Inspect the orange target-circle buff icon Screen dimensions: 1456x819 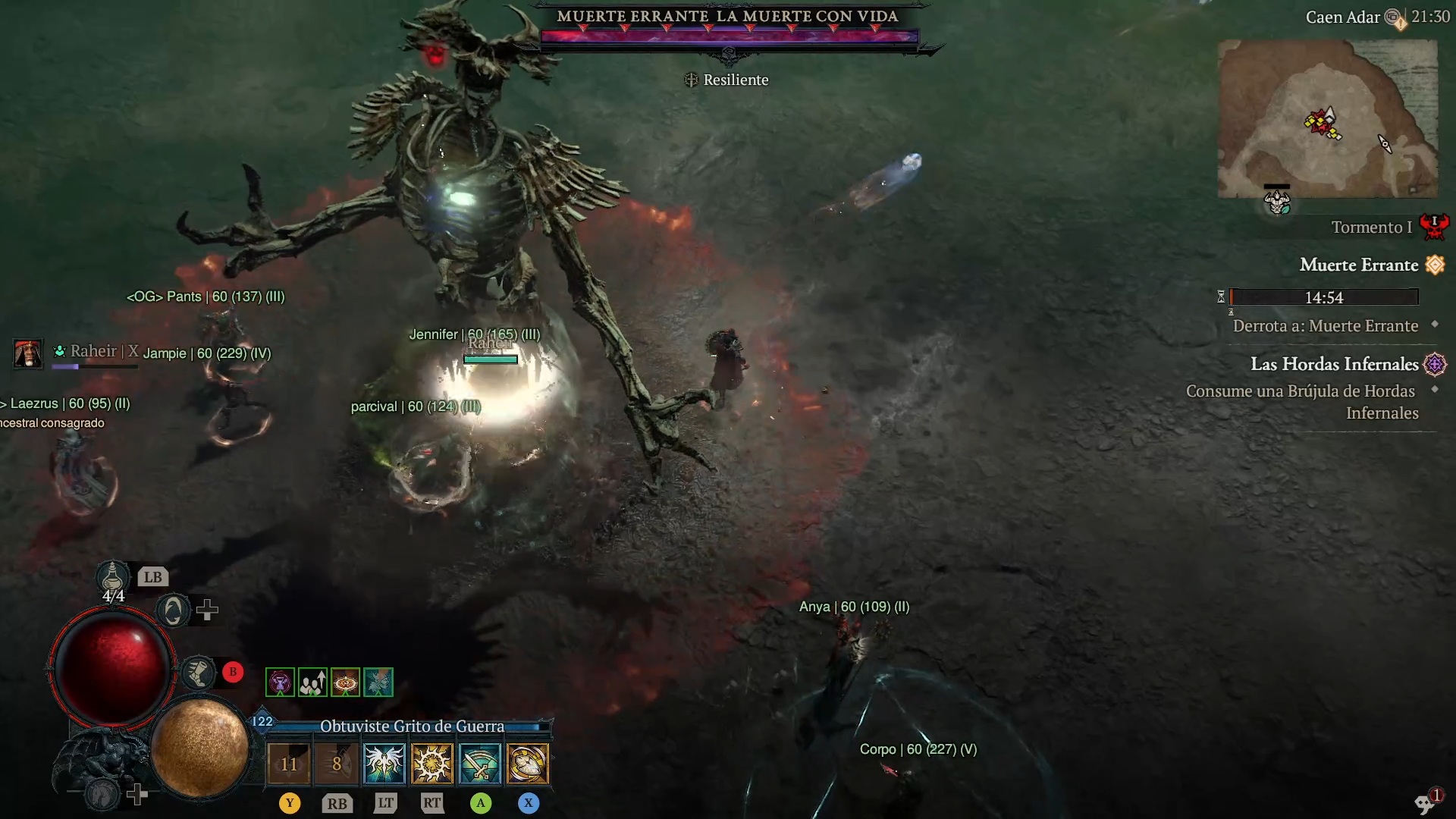[345, 682]
